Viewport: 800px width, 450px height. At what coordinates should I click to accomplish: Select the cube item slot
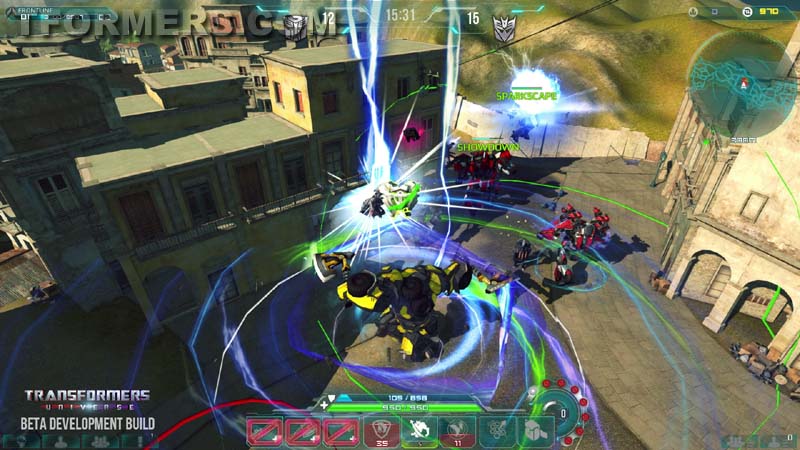(x=534, y=431)
